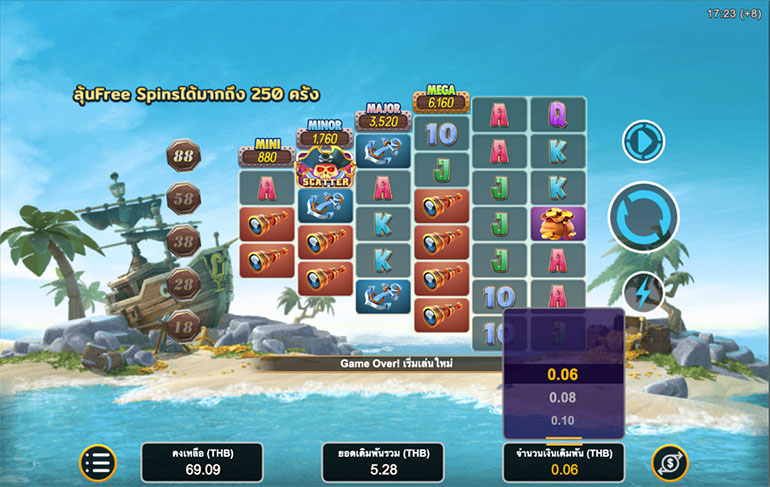Open the hamburger list menu

pyautogui.click(x=98, y=462)
